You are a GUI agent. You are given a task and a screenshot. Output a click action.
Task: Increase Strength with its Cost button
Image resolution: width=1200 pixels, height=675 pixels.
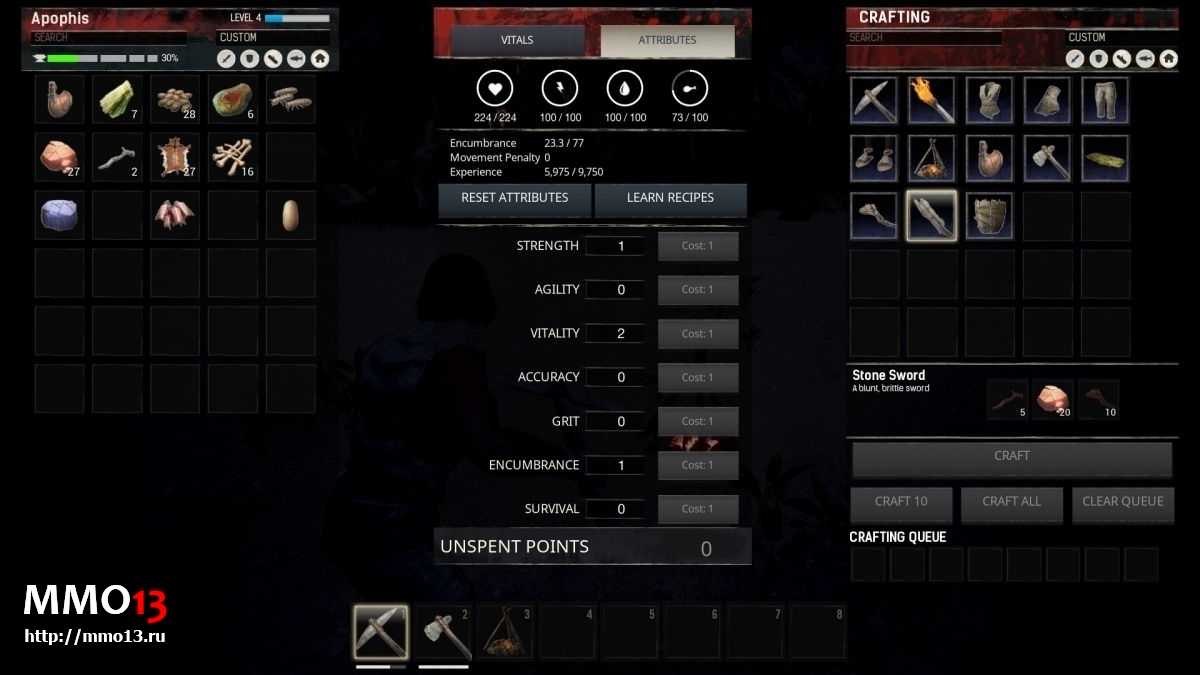pyautogui.click(x=698, y=246)
